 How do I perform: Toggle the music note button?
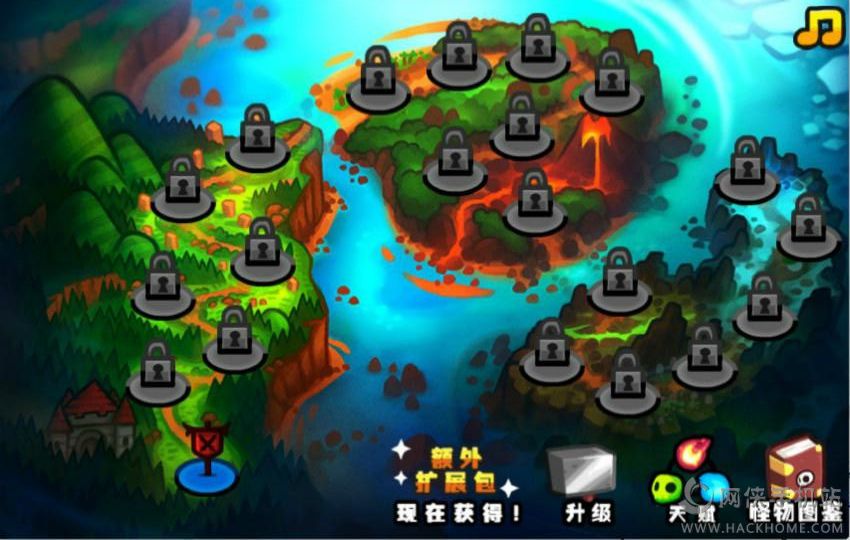pyautogui.click(x=819, y=28)
